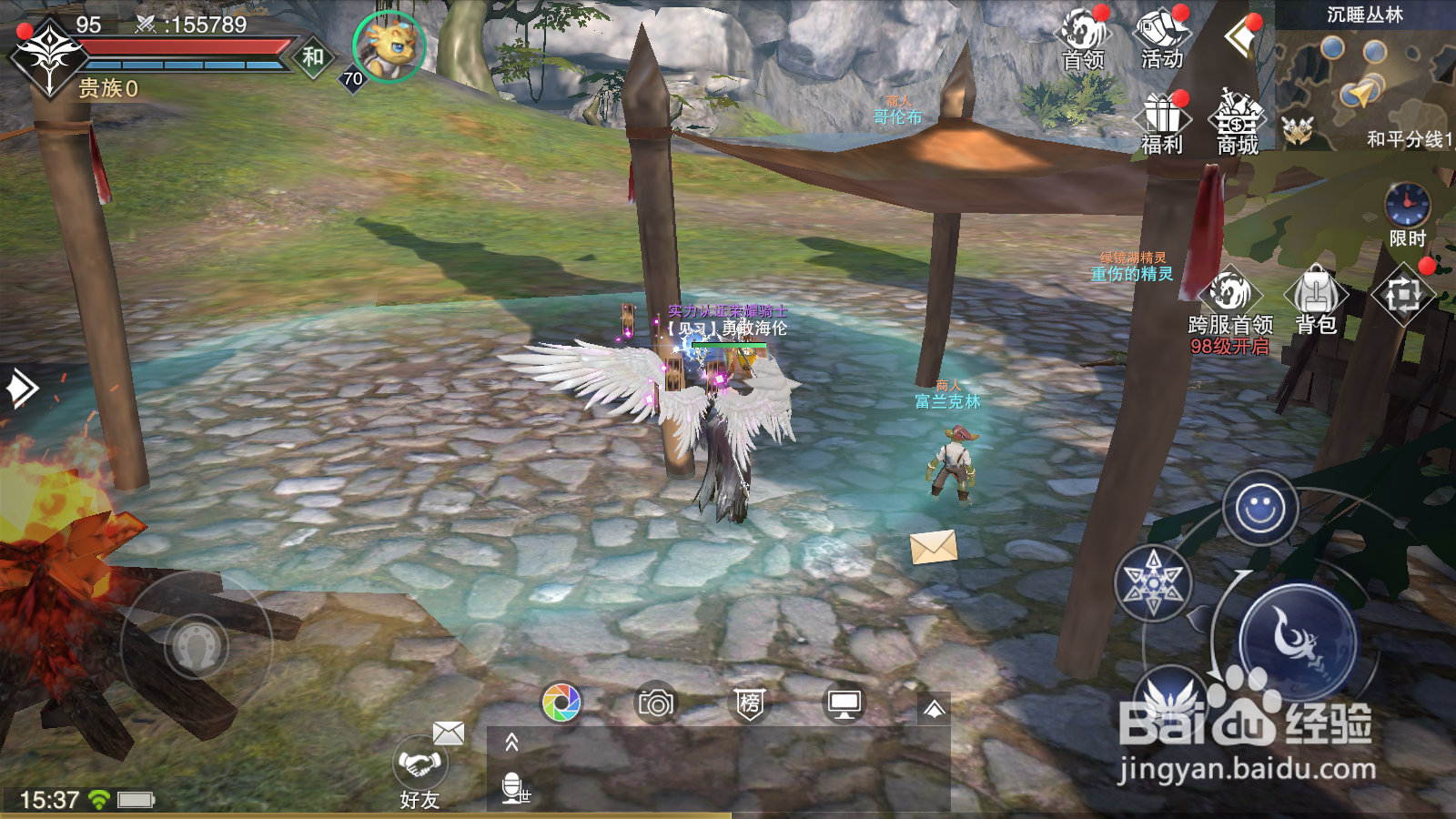Select the pet portrait with level 70
The width and height of the screenshot is (1456, 819).
[x=389, y=46]
